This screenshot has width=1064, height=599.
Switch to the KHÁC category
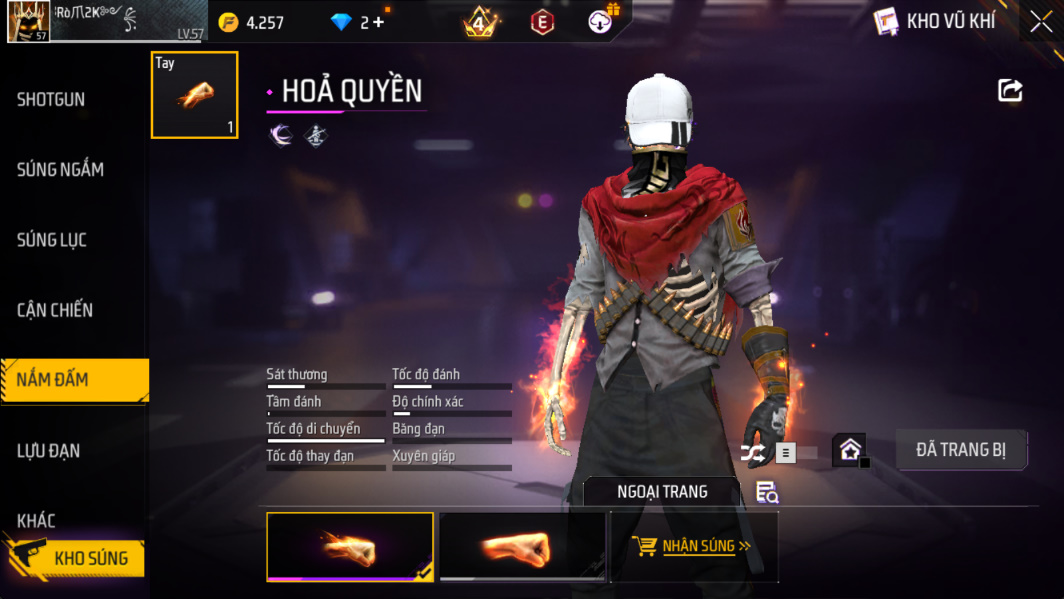(x=36, y=521)
